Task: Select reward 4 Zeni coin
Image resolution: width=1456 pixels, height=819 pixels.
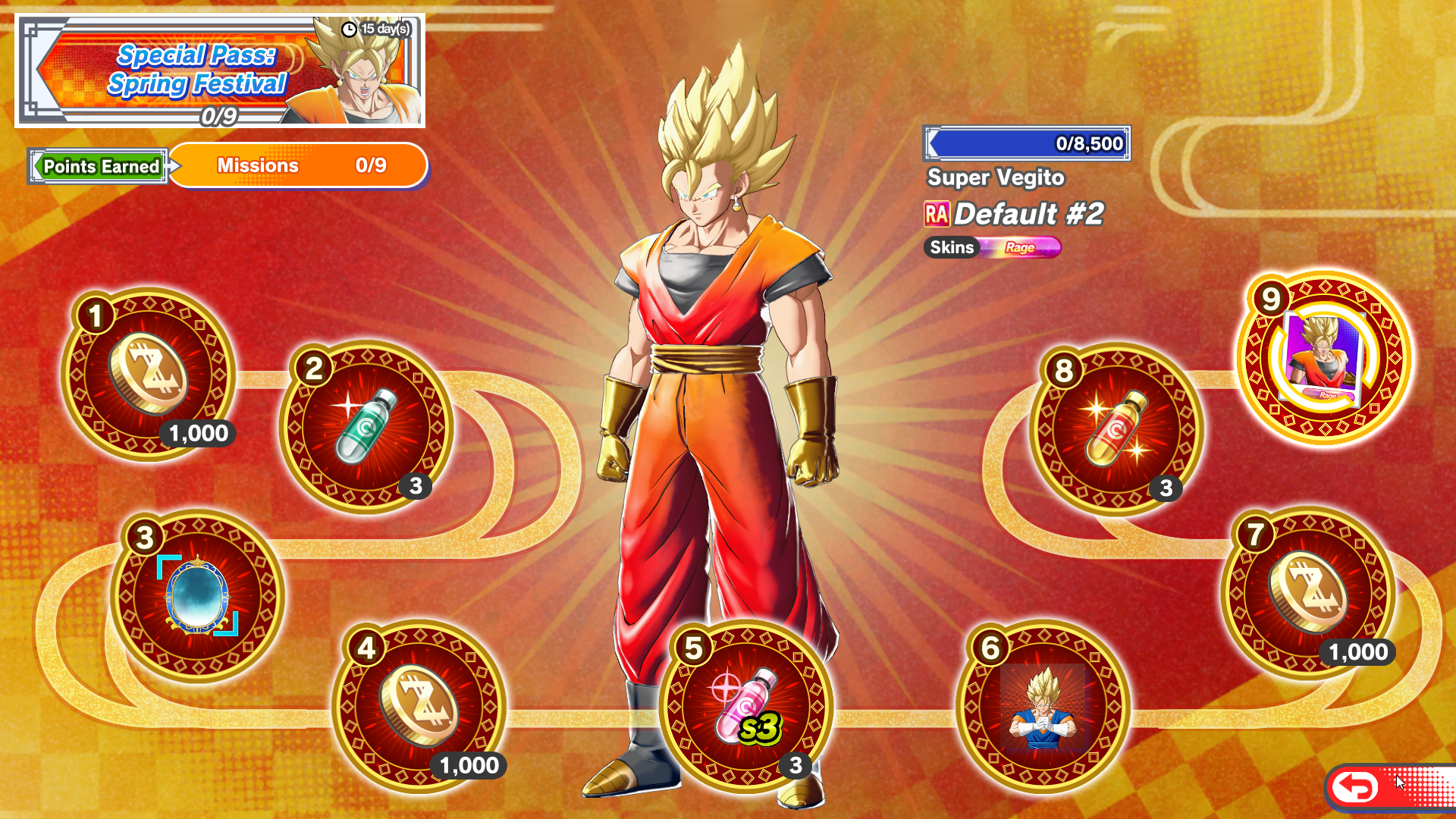Action: click(419, 707)
